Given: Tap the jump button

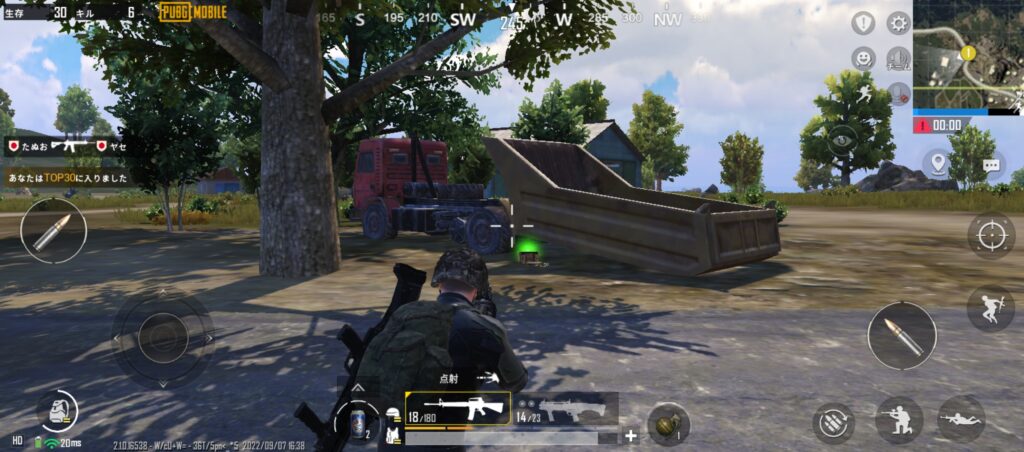Looking at the screenshot, I should pos(990,308).
